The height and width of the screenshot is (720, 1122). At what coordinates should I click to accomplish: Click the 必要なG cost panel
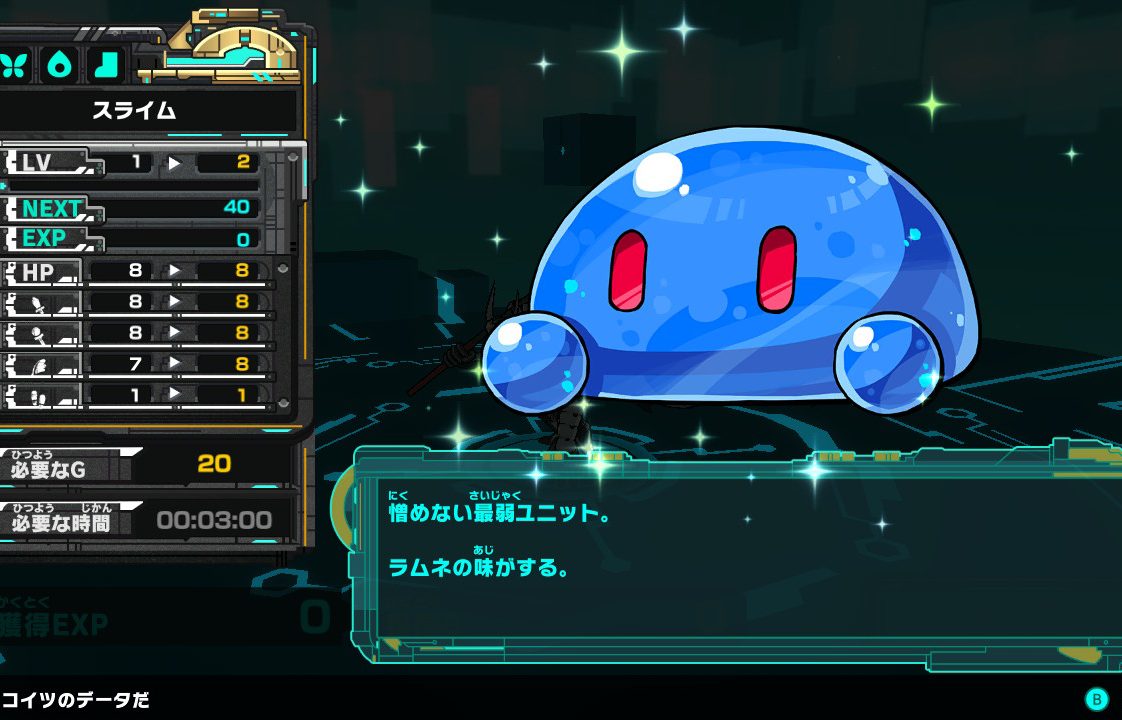(140, 464)
